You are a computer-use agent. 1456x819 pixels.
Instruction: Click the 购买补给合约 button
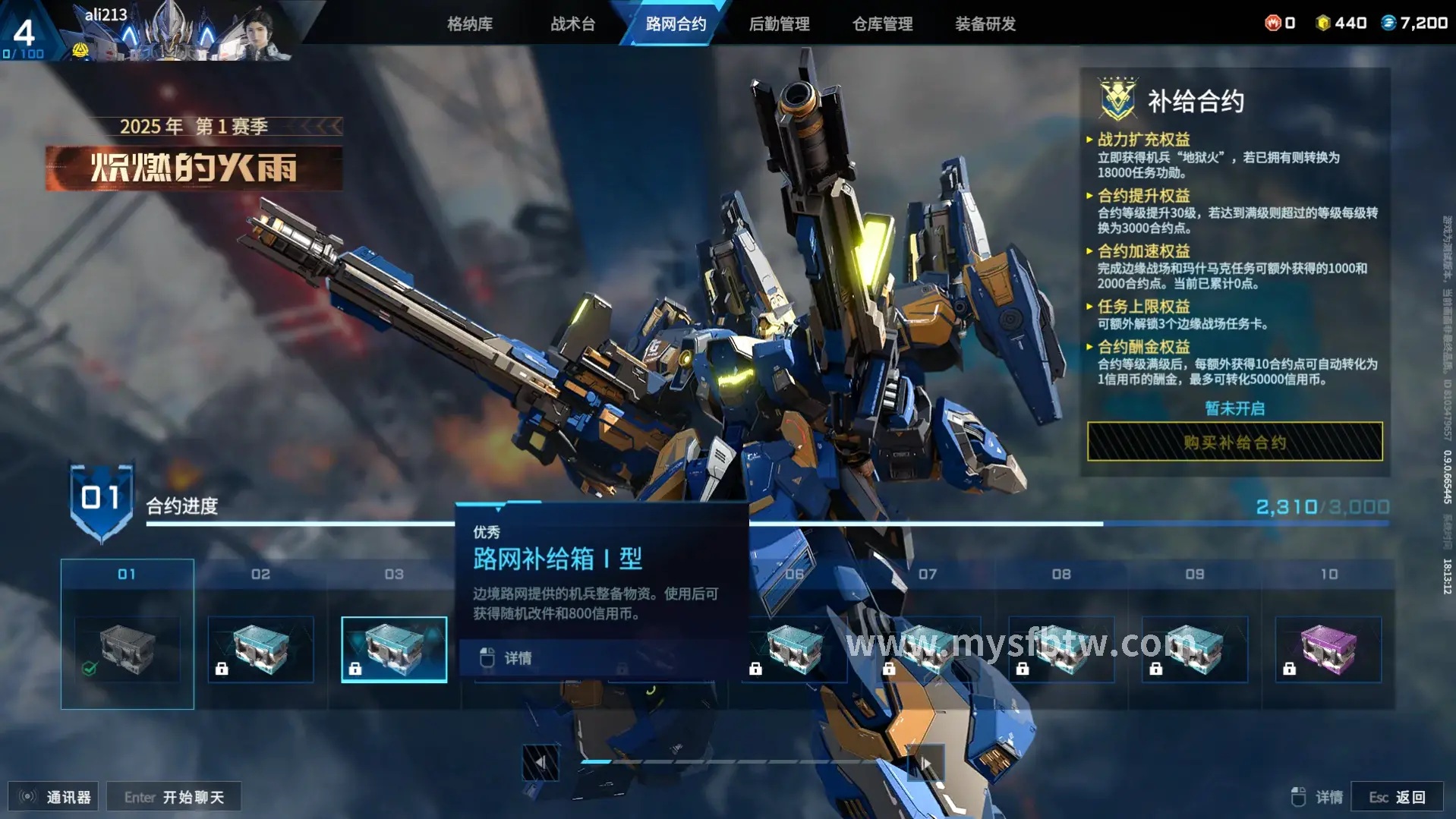[1234, 442]
